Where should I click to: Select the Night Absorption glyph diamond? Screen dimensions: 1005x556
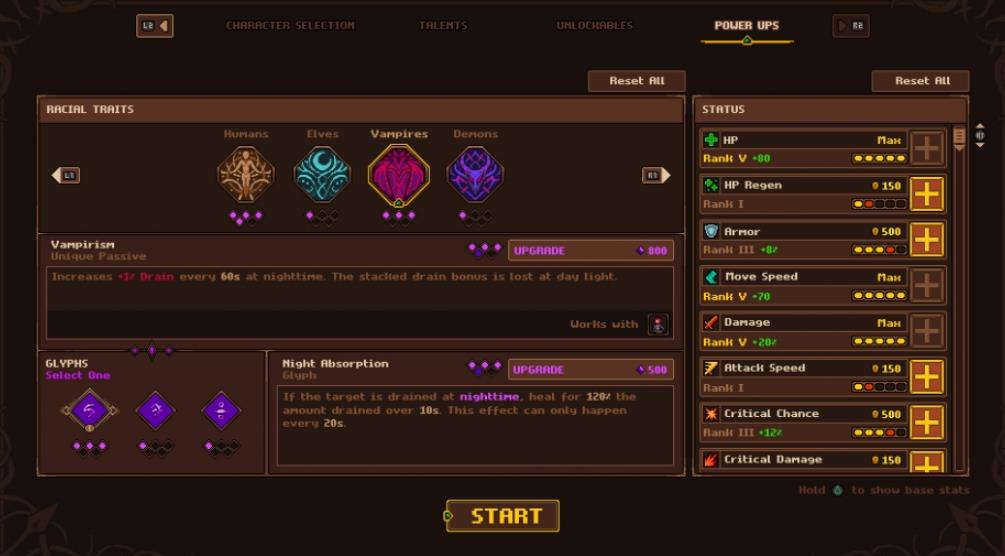coord(89,410)
